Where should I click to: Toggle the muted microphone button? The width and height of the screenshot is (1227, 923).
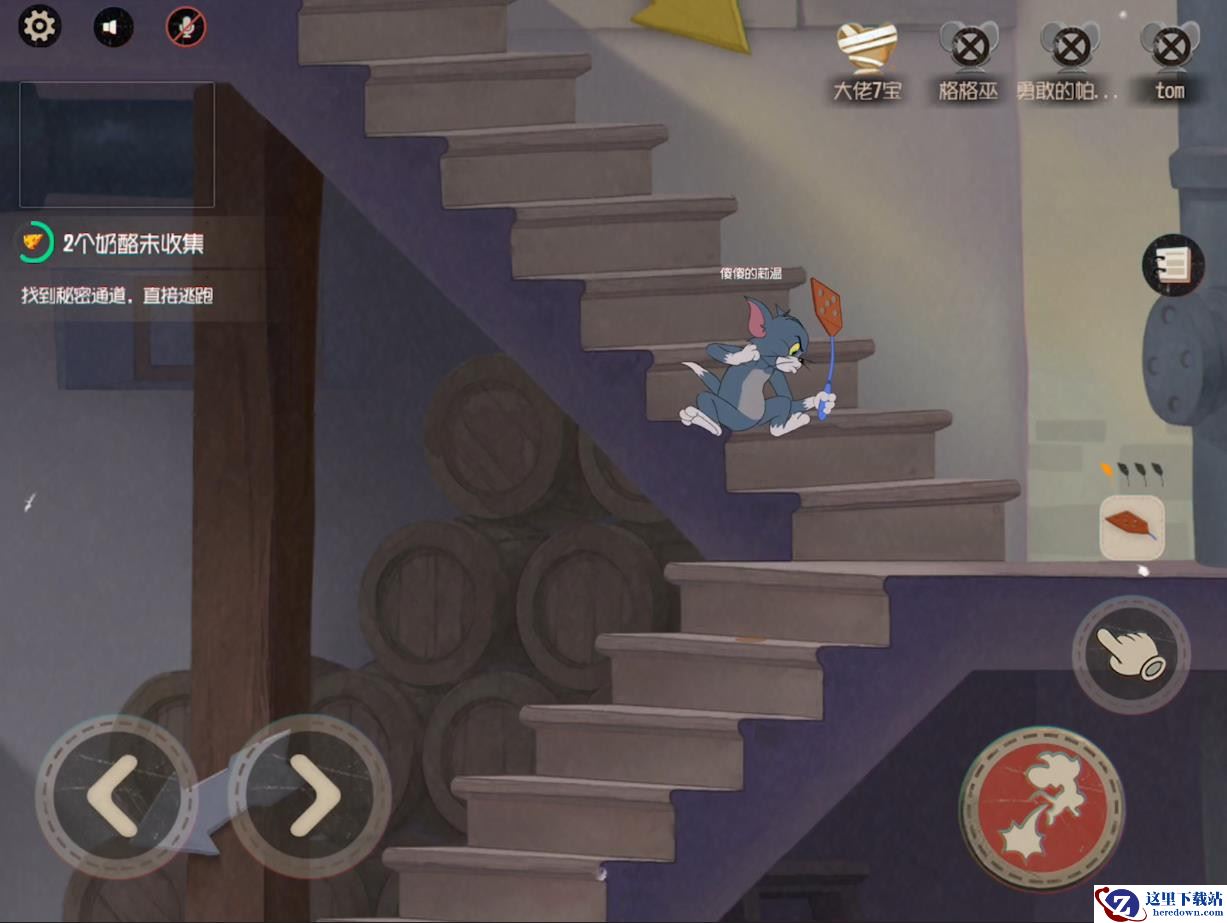pos(186,27)
